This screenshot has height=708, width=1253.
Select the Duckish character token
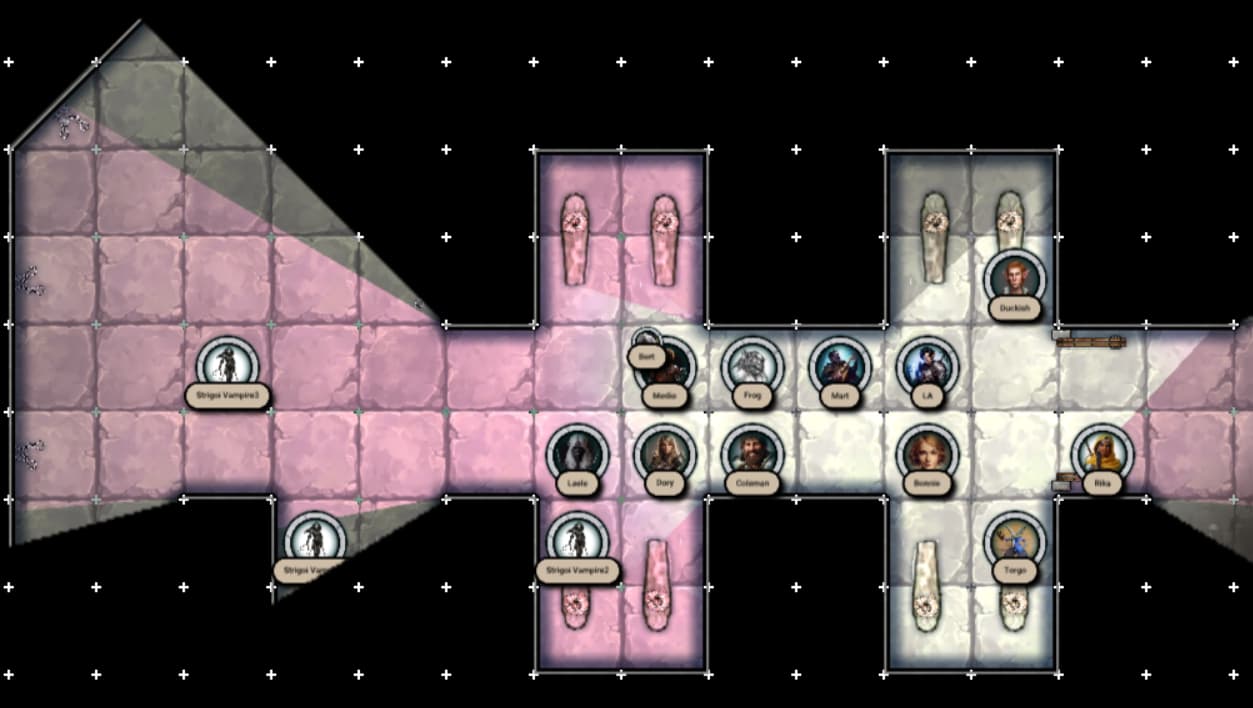point(1014,278)
